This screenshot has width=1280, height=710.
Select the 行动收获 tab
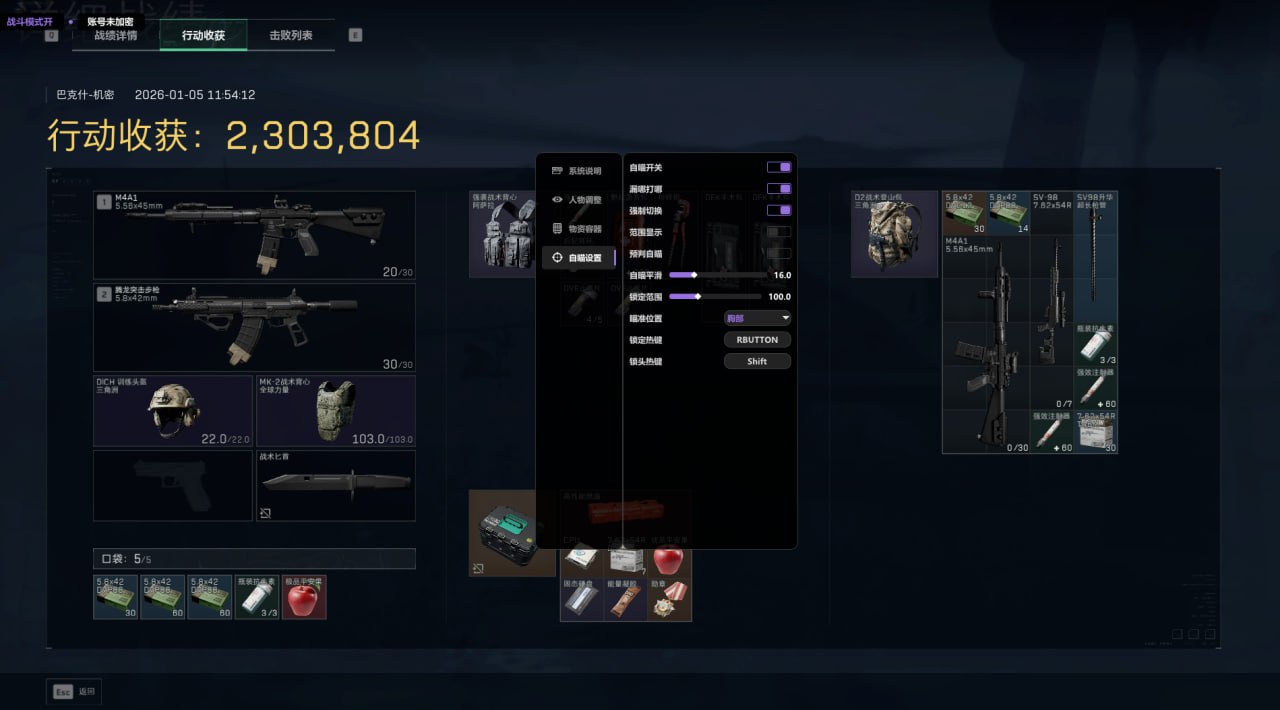203,36
